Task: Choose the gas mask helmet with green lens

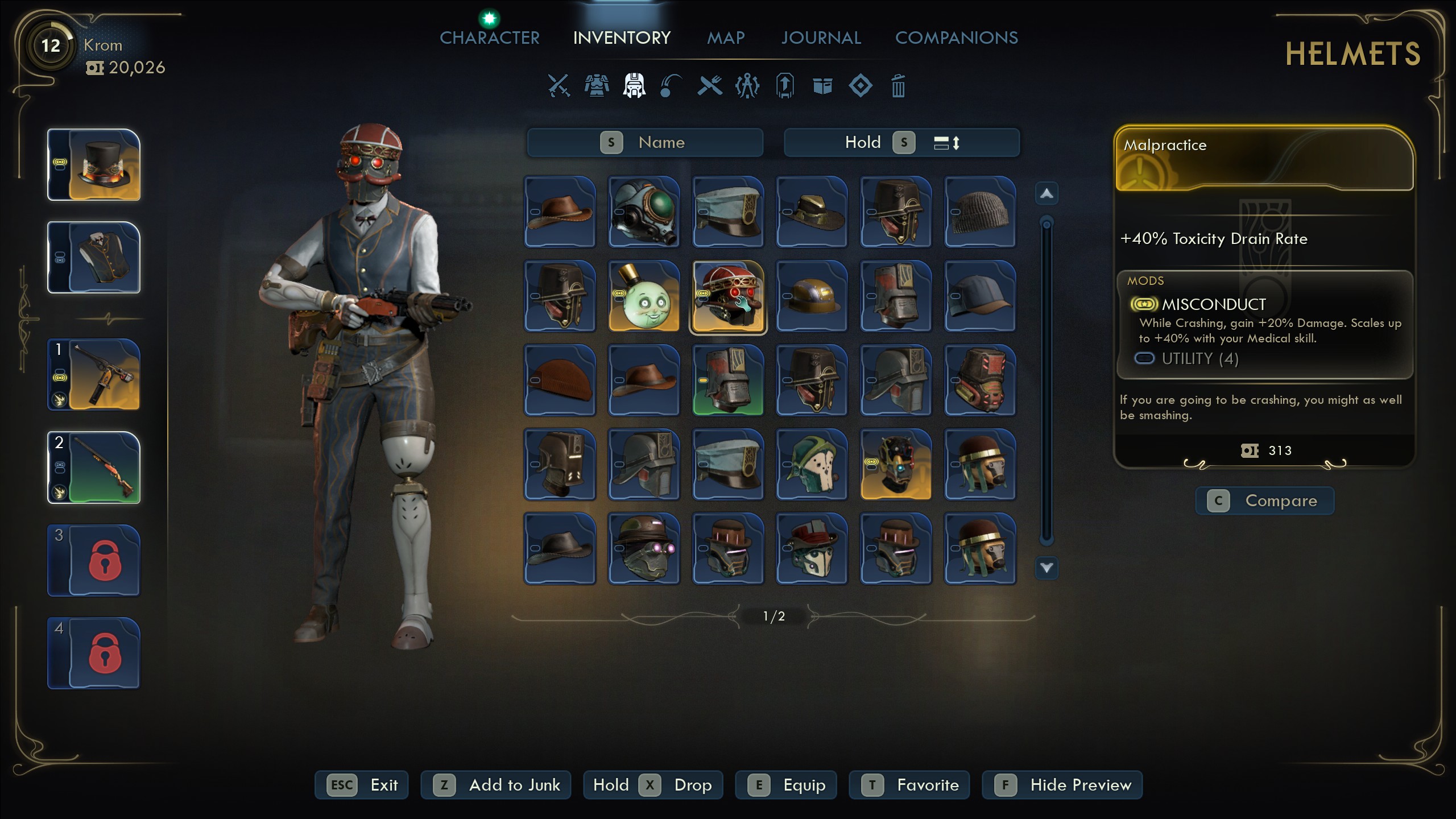Action: [644, 212]
